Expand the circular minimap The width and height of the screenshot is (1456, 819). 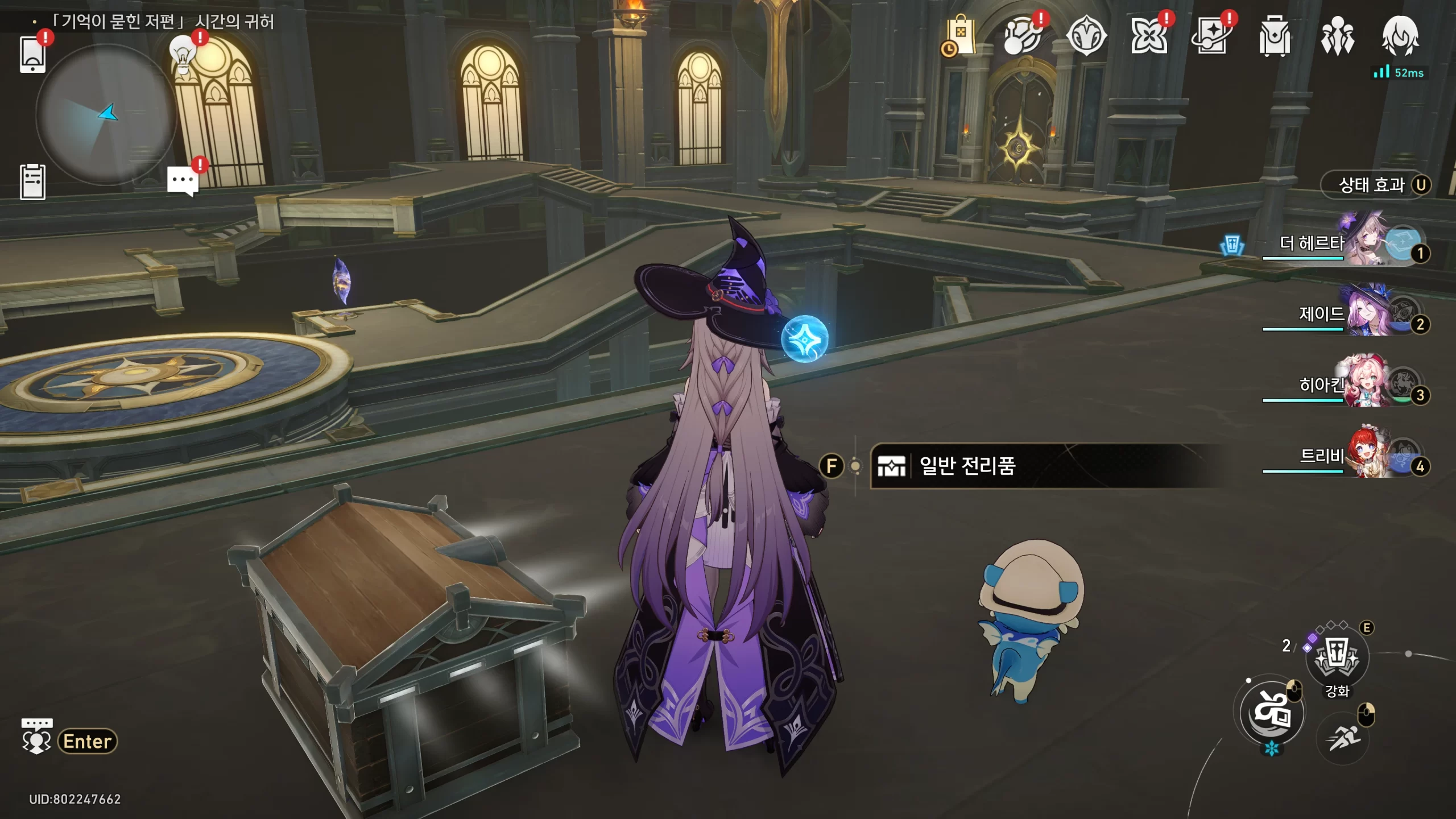coord(106,114)
